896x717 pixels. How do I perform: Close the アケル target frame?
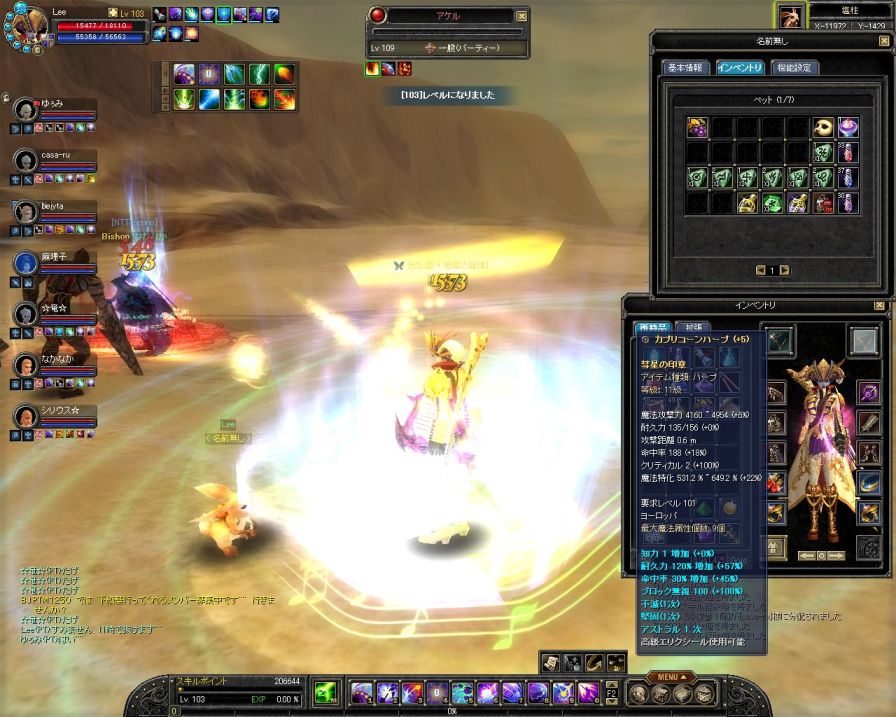pos(521,16)
